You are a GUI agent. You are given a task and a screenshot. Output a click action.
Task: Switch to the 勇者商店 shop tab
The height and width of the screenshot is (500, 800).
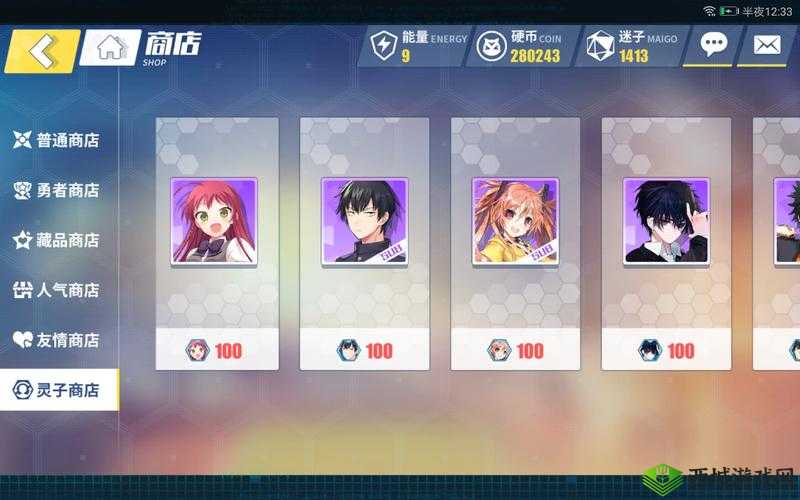[57, 190]
